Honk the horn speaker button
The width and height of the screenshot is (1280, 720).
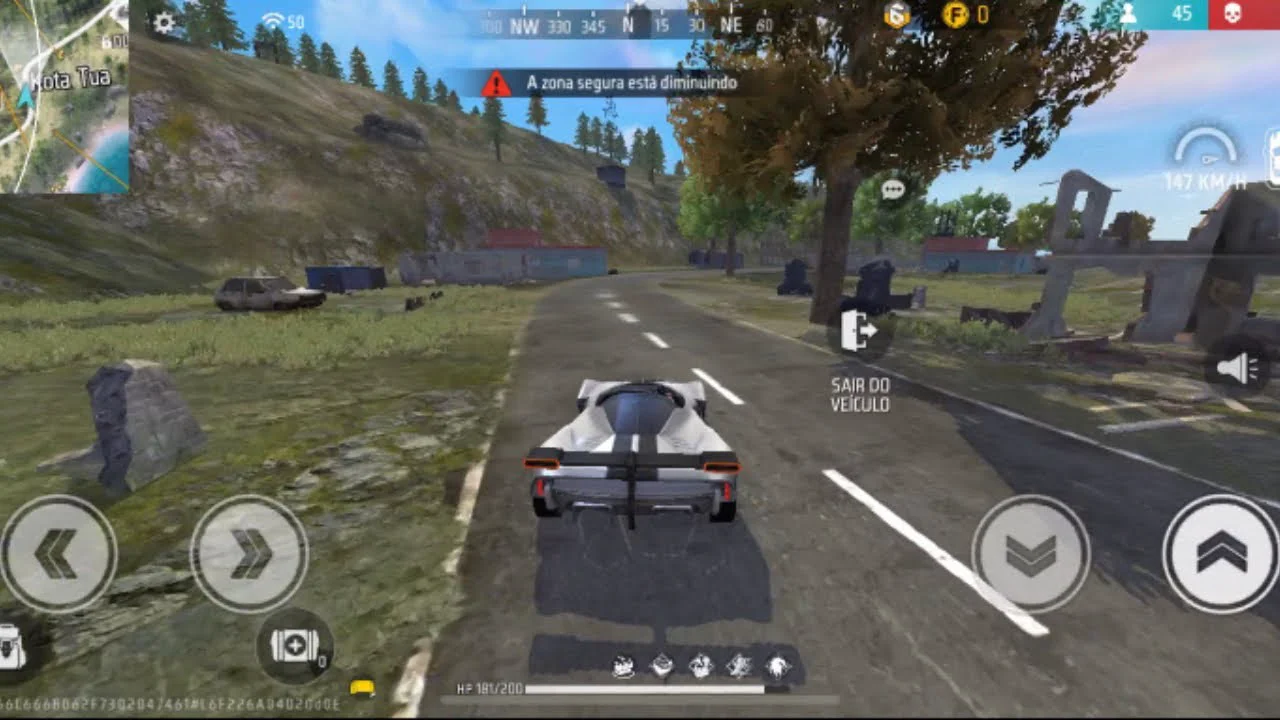pos(1238,369)
